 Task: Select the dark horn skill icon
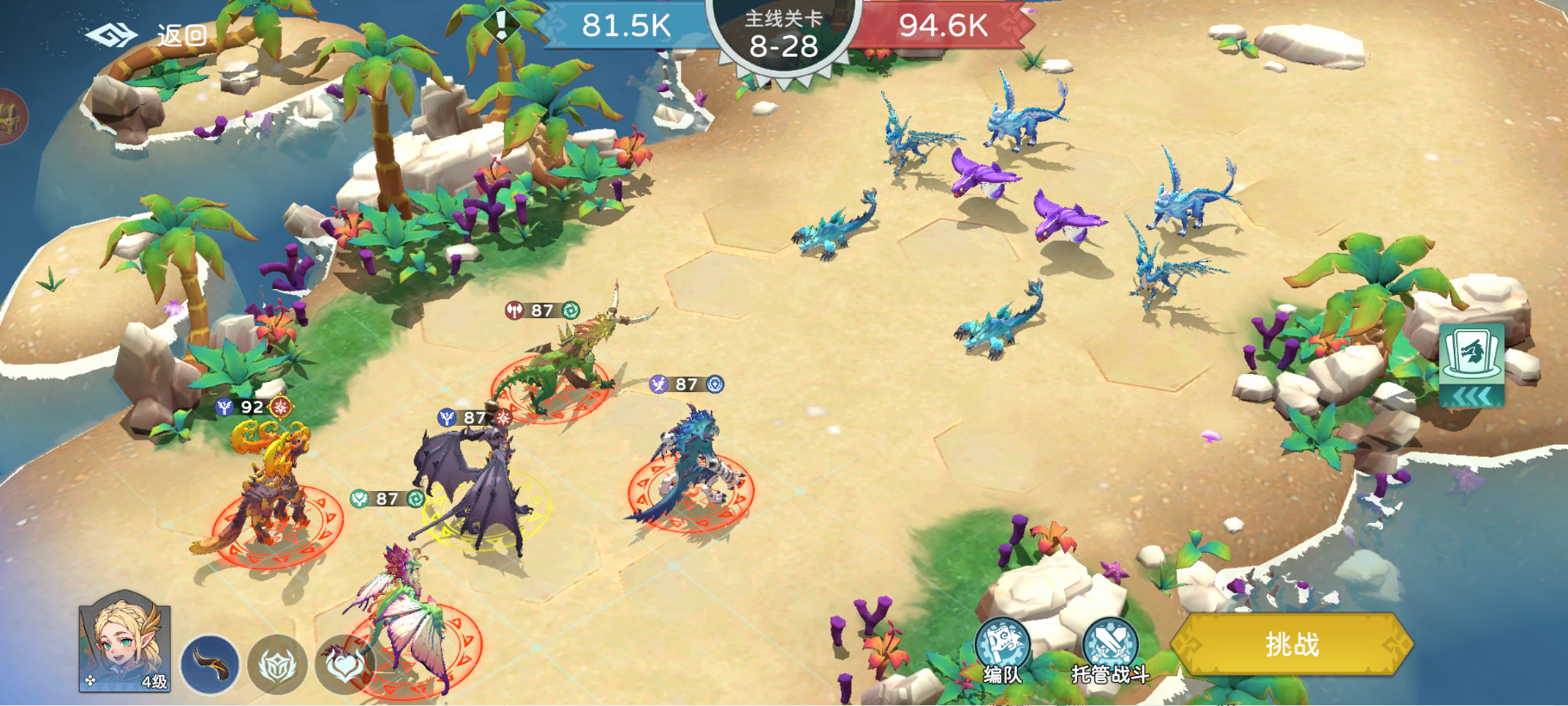pos(210,664)
